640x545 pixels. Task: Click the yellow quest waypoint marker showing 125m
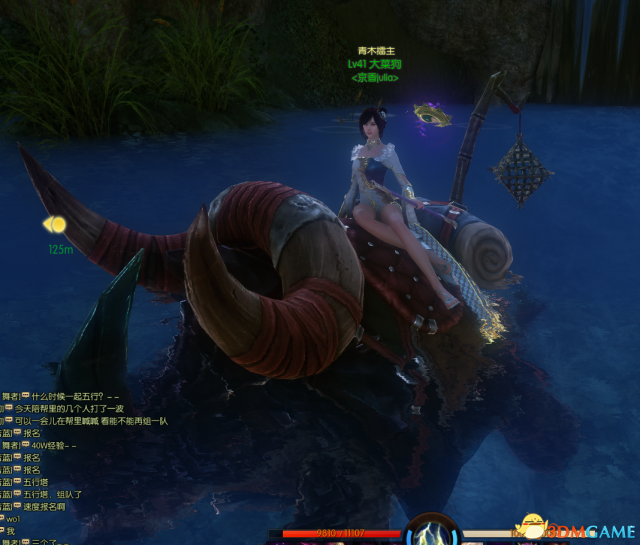click(x=55, y=225)
